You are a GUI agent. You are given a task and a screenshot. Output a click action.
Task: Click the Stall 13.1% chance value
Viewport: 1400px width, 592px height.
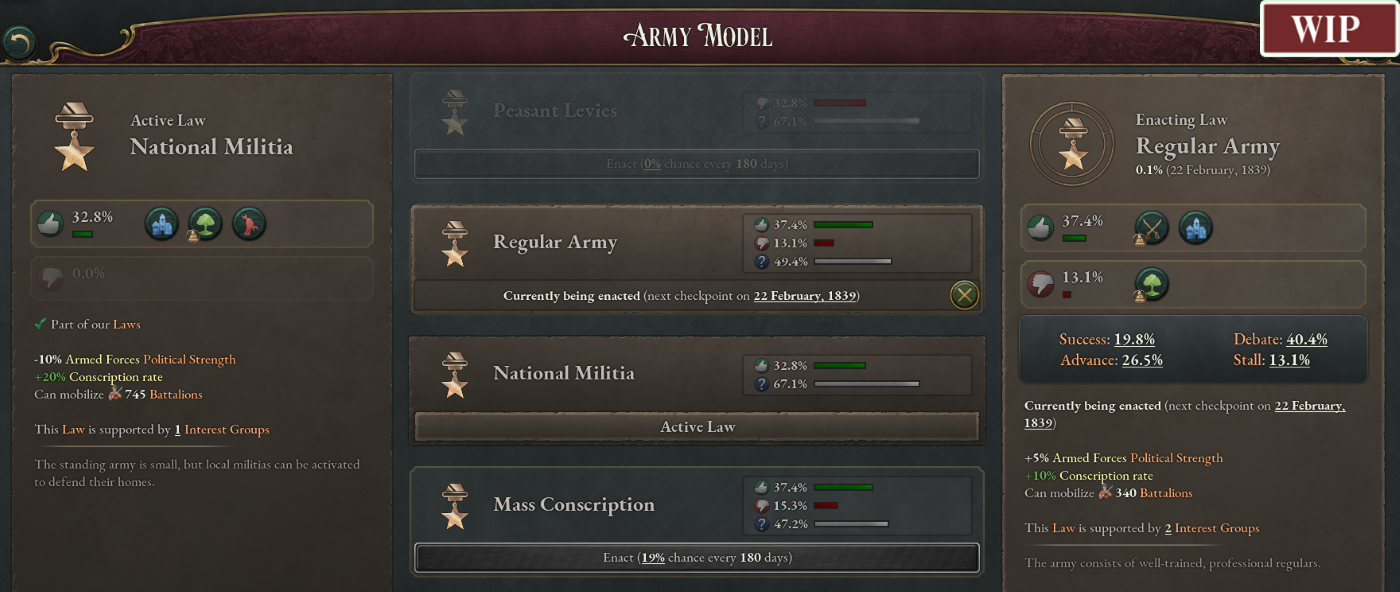[1289, 360]
